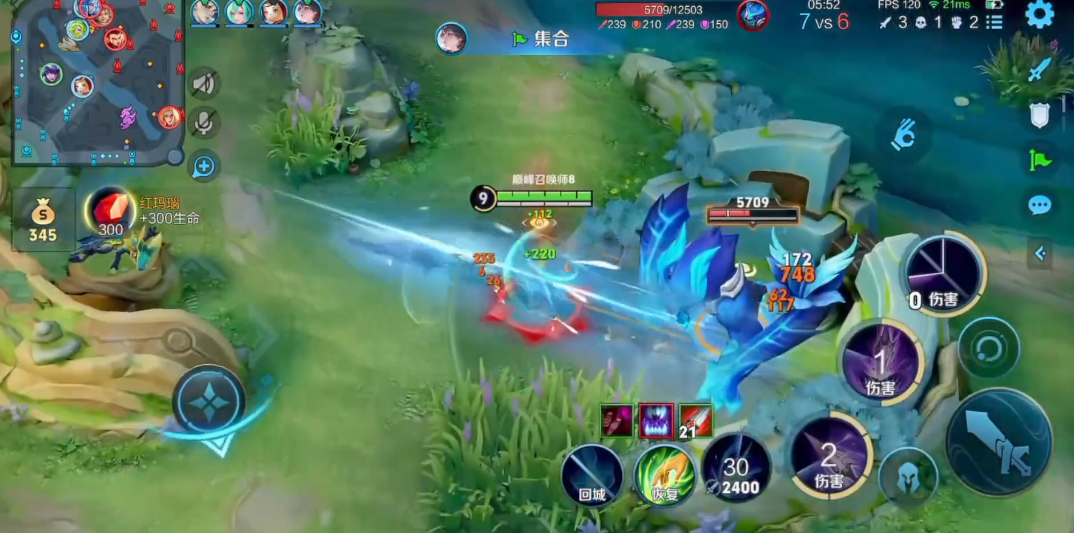1074x533 pixels.
Task: Toggle the muted speaker icon
Action: click(x=204, y=84)
